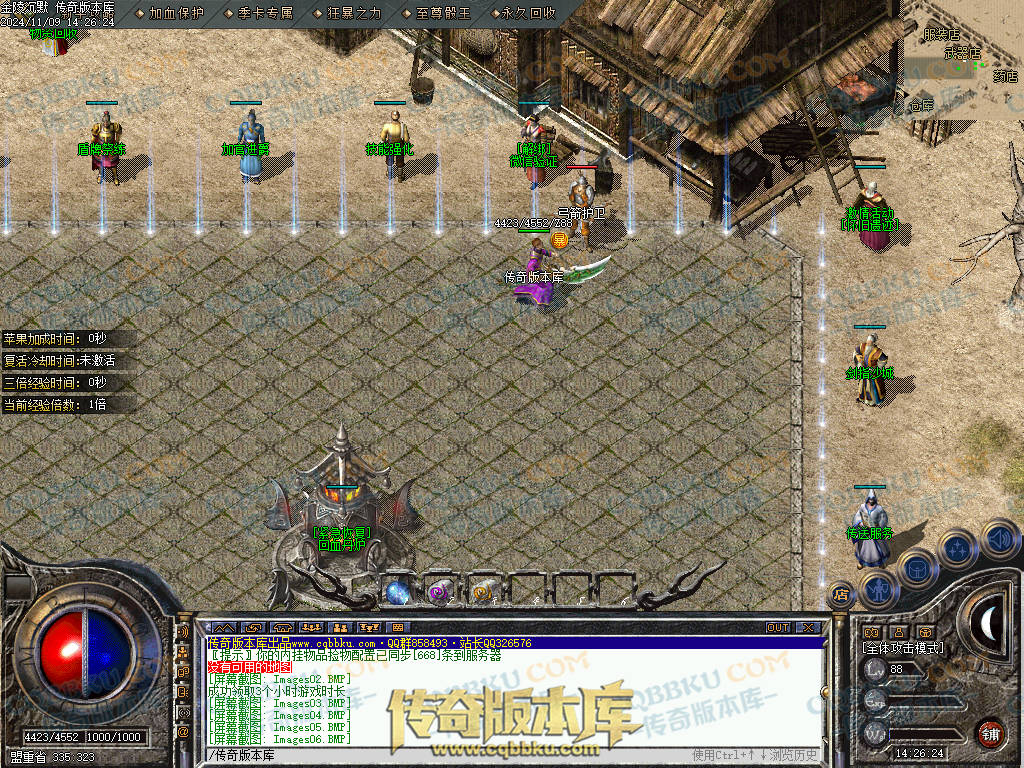Click the red 铺 stall button
Screen dimensions: 1024x768
(x=990, y=733)
